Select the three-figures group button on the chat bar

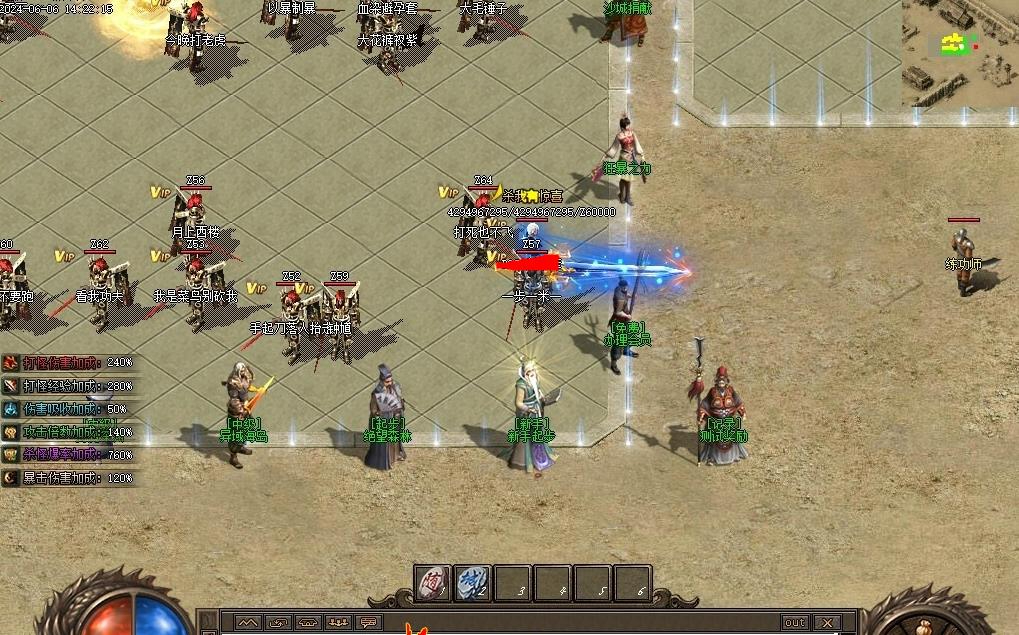click(x=339, y=623)
